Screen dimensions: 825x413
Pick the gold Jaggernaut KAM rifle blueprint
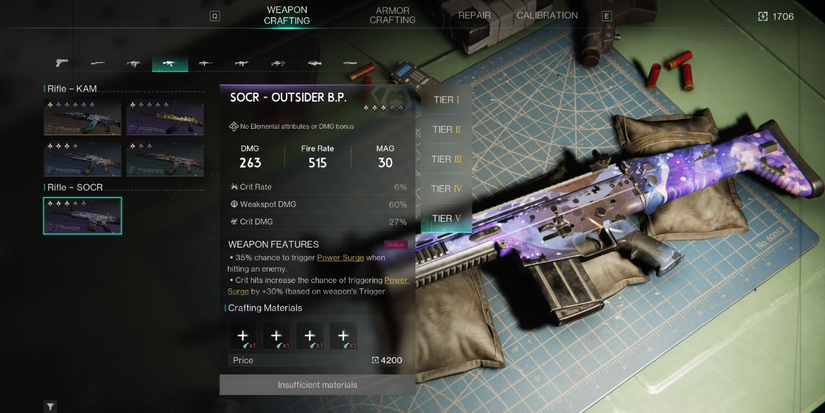coord(165,119)
